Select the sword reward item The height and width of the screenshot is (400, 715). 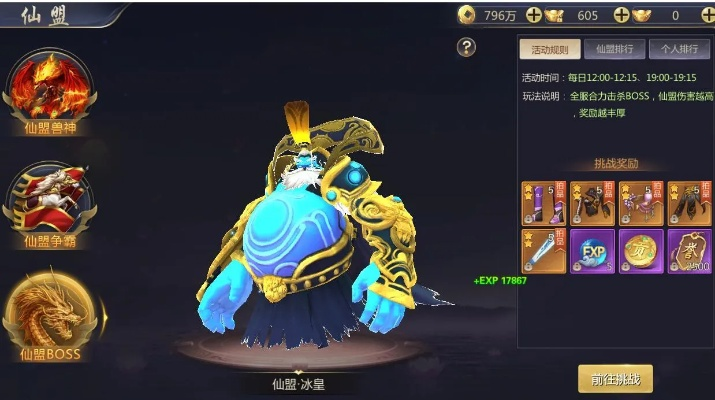pos(544,251)
